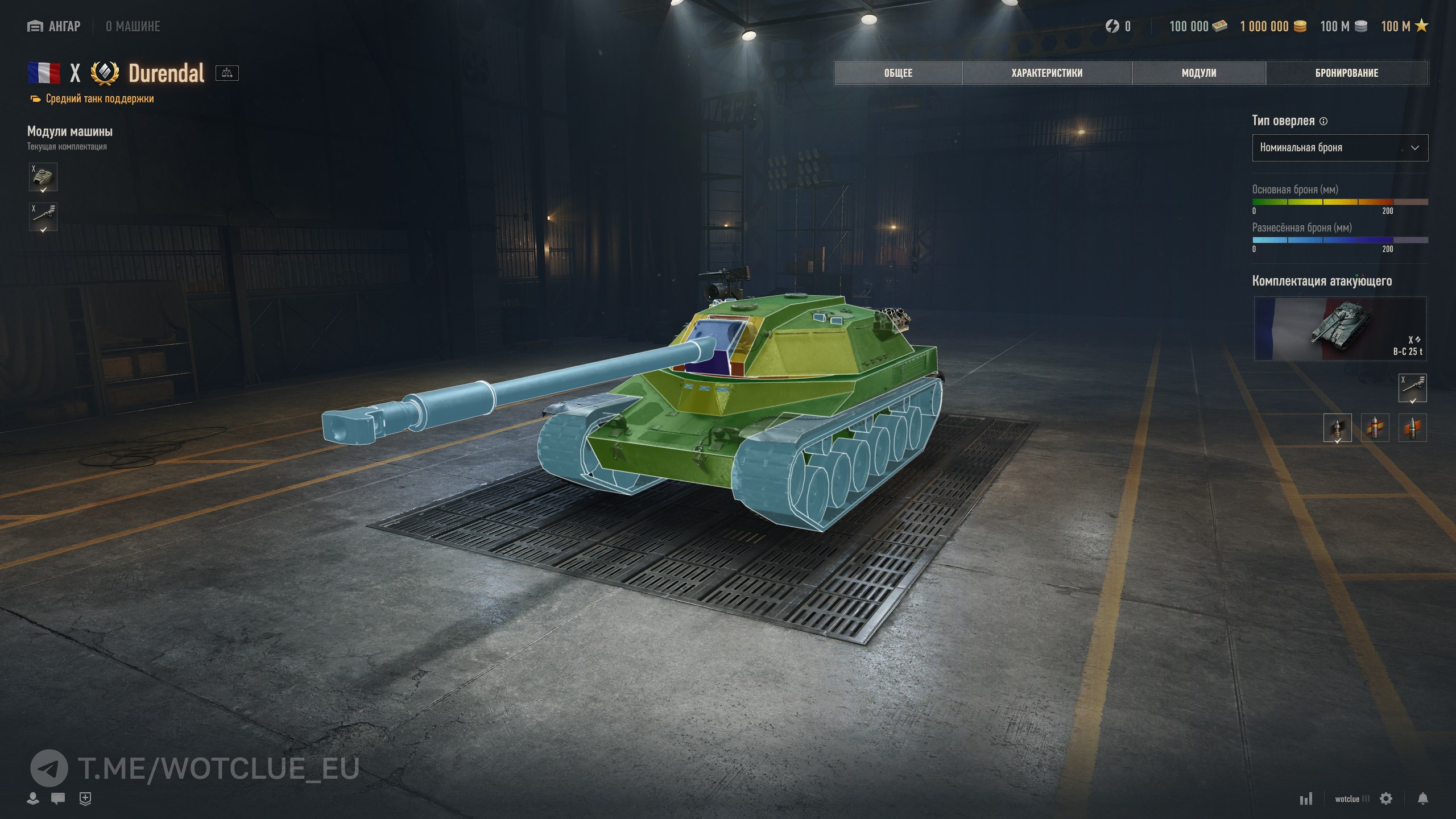Pick the checked armor-piercing shell

coord(1337,428)
